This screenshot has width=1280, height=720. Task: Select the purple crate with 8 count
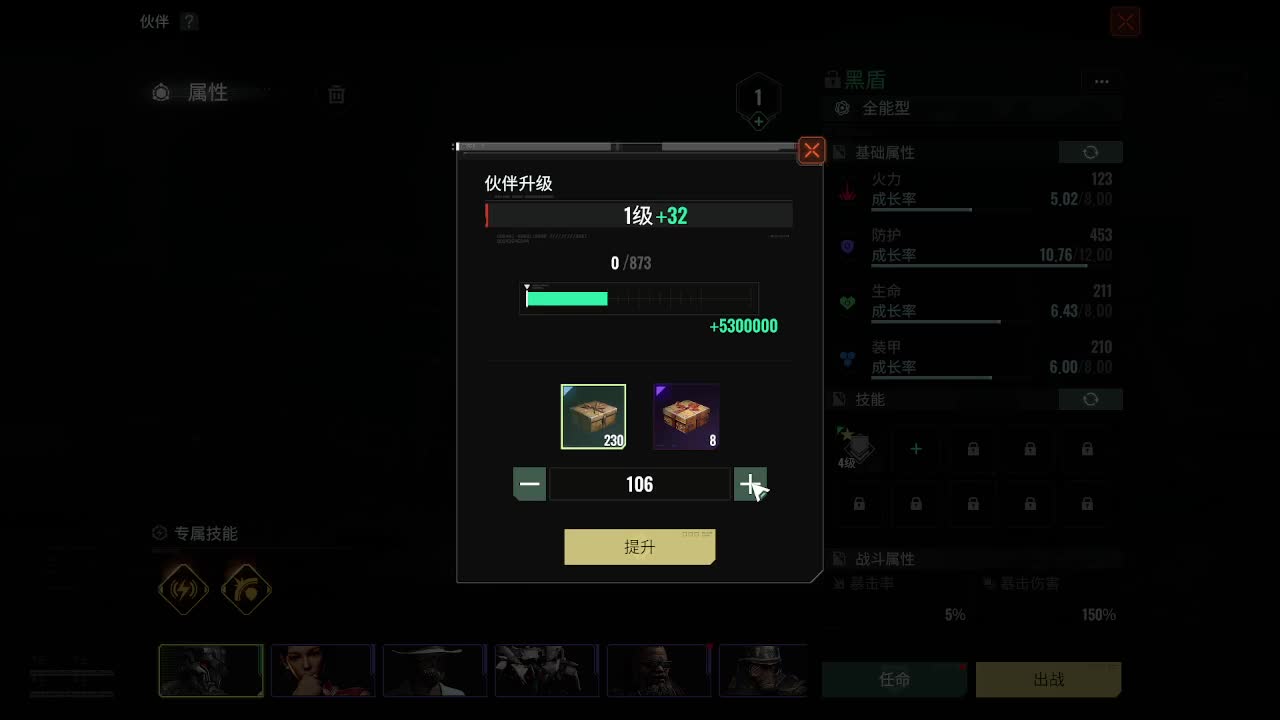pyautogui.click(x=685, y=414)
